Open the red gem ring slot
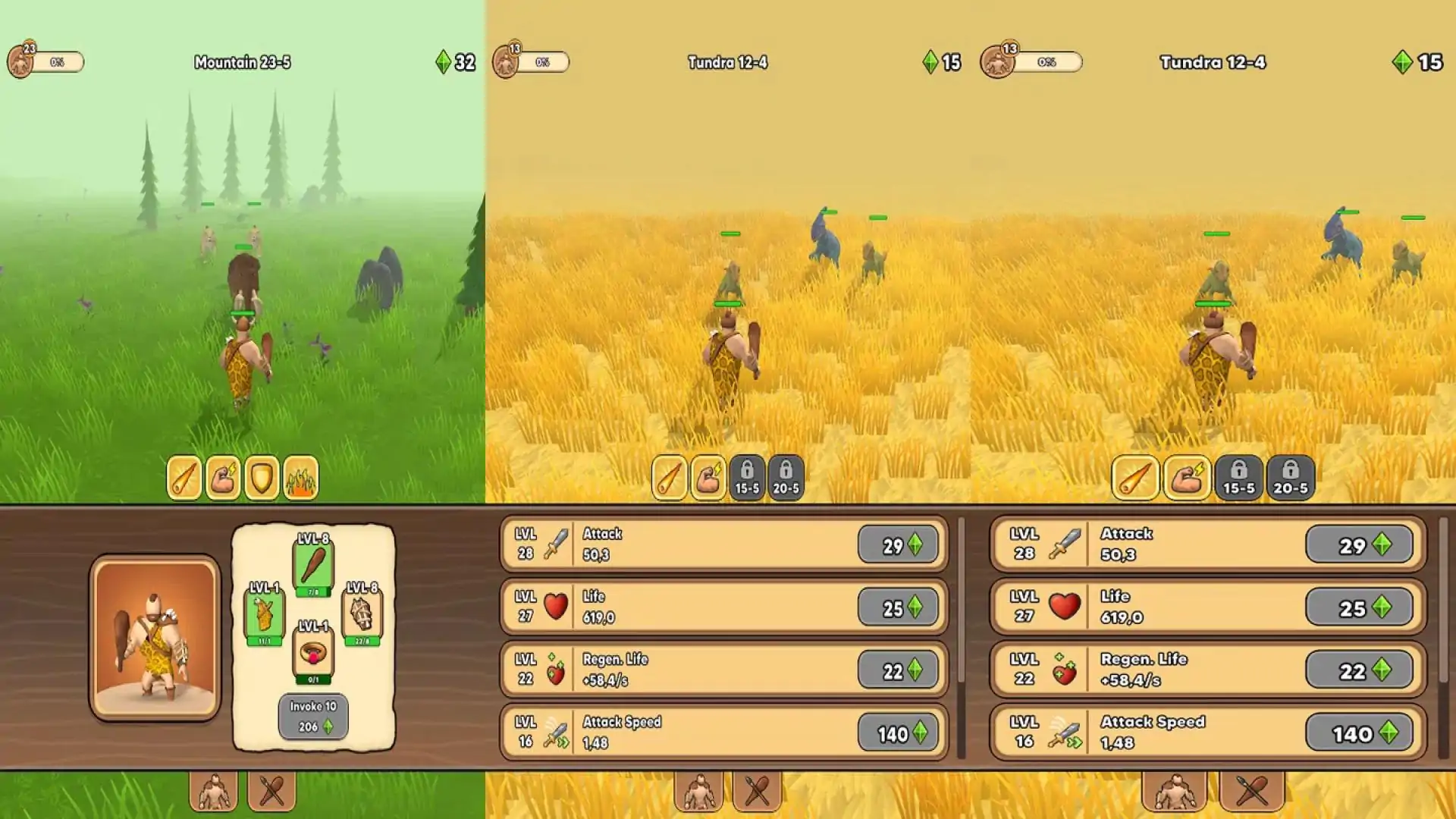1456x819 pixels. coord(313,653)
